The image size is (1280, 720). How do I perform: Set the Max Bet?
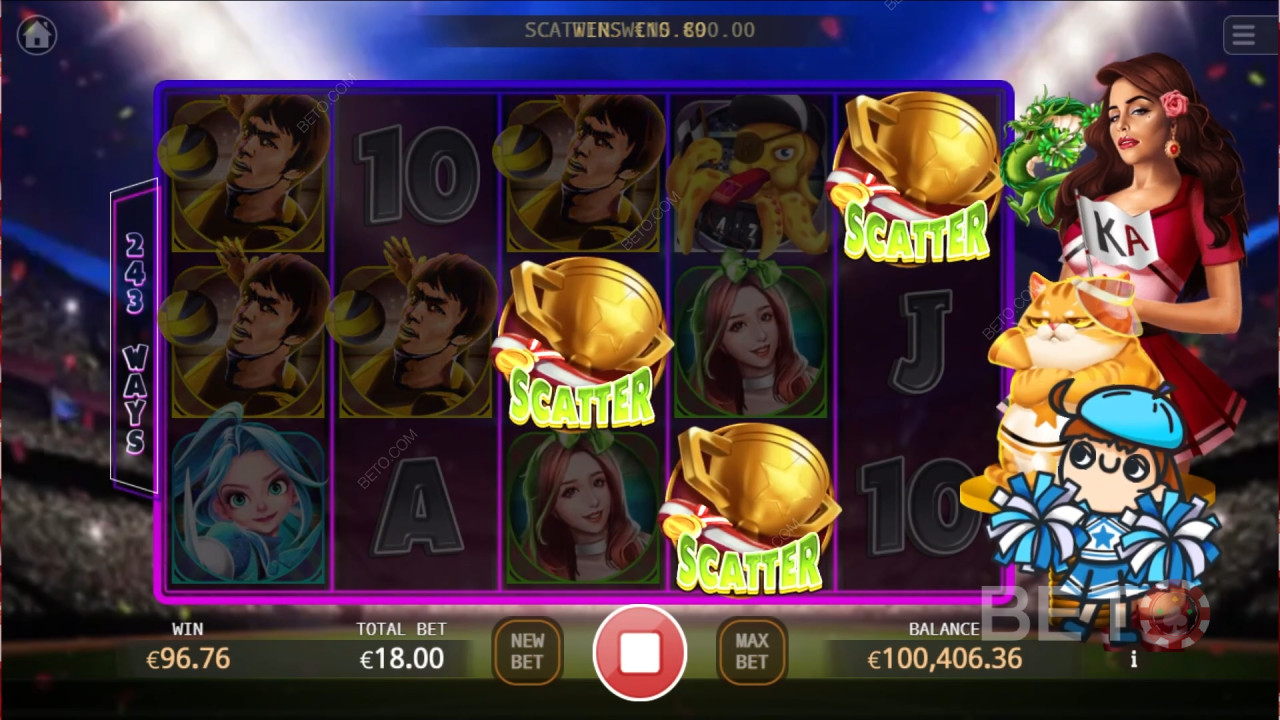752,651
